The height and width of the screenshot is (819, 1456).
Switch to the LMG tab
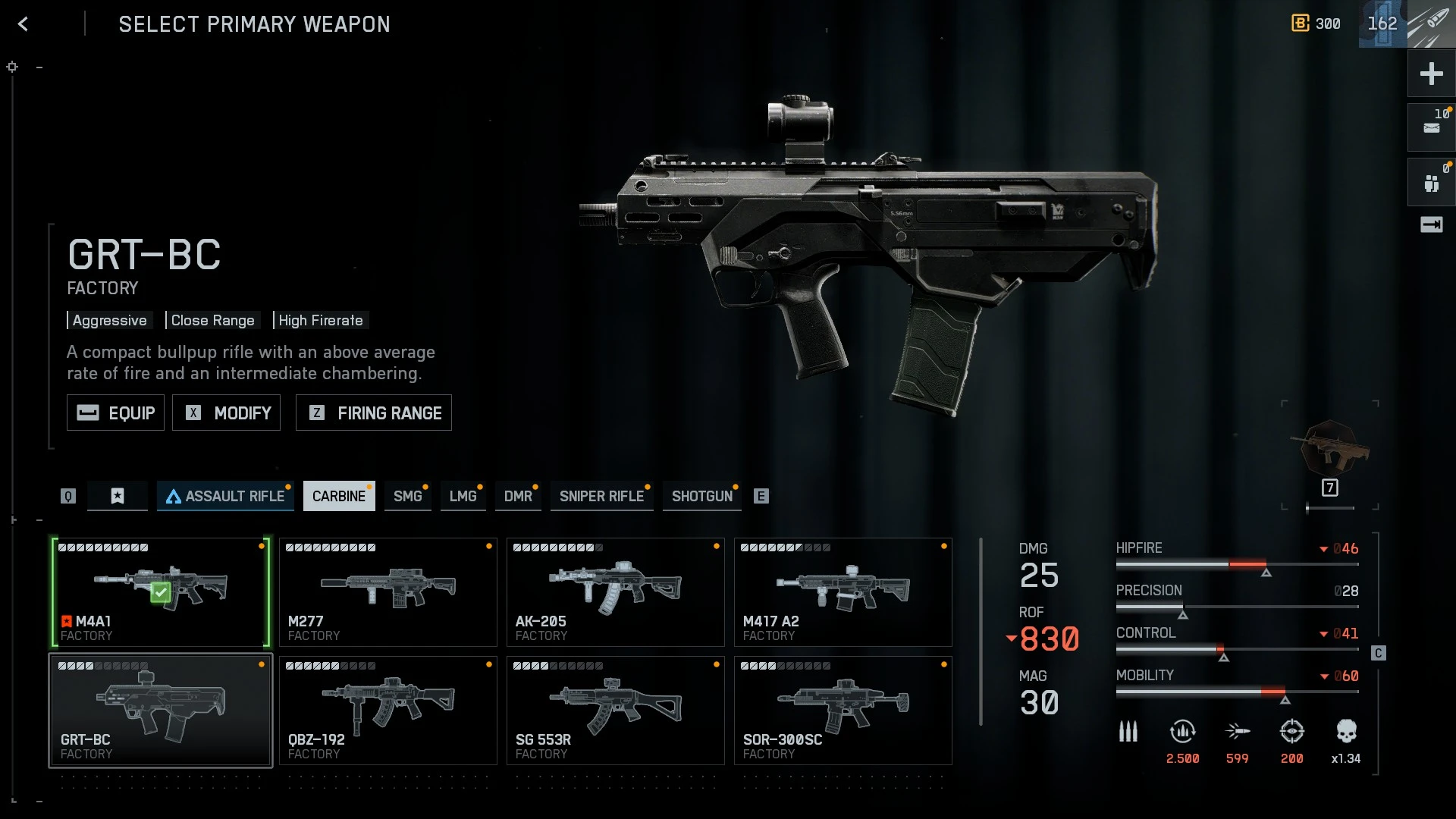click(463, 496)
